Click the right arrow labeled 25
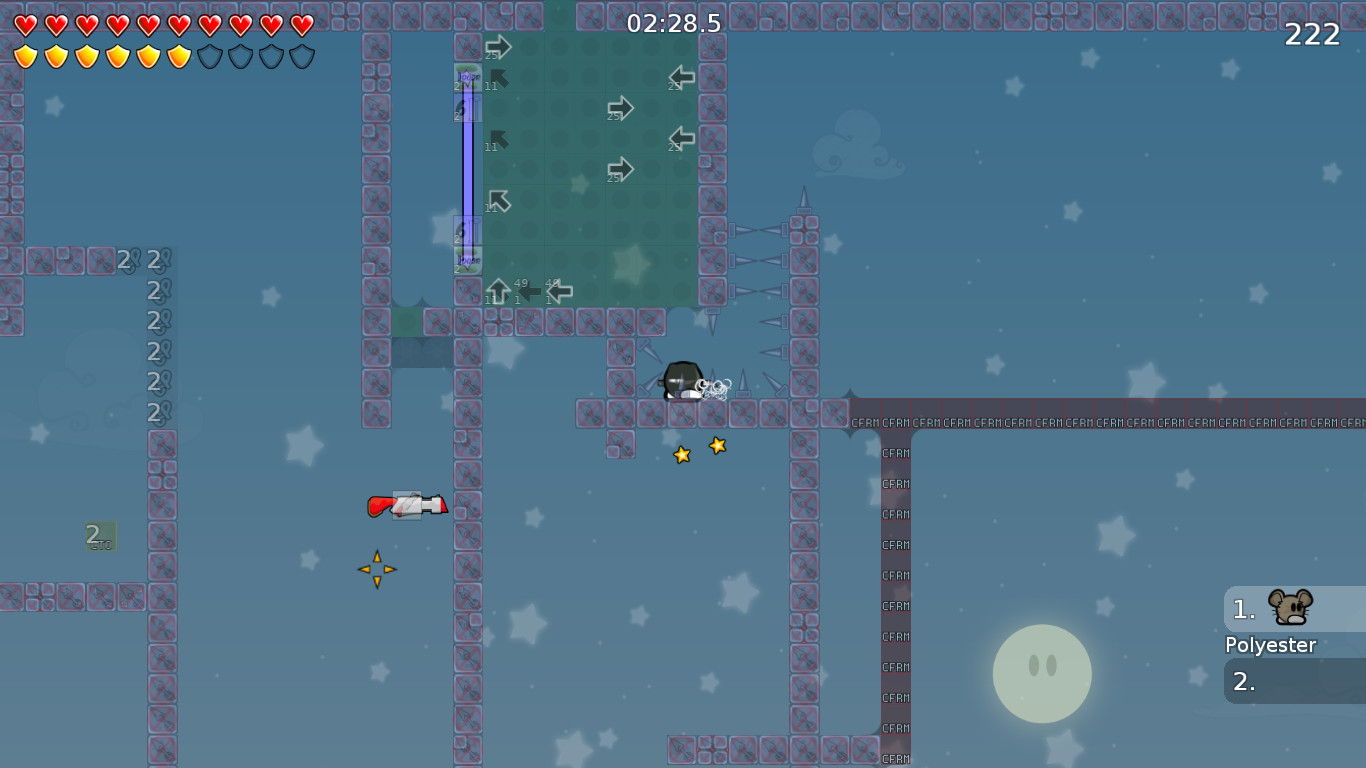 (x=620, y=110)
